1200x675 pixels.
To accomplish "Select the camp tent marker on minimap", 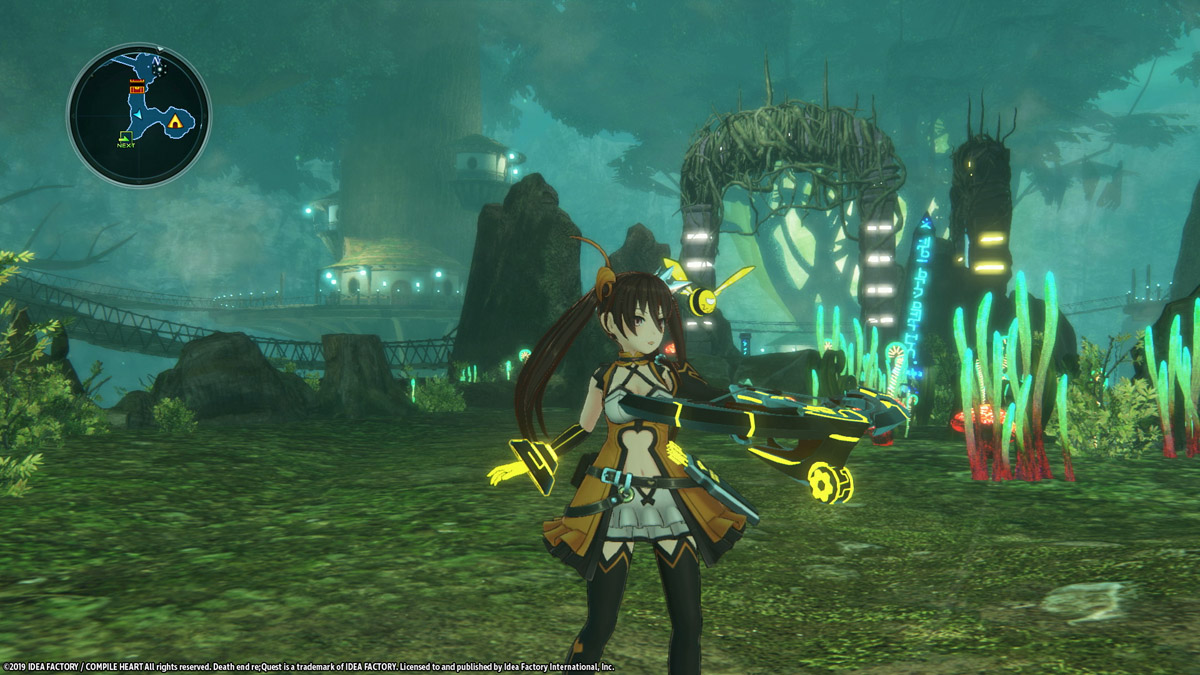I will (x=176, y=121).
